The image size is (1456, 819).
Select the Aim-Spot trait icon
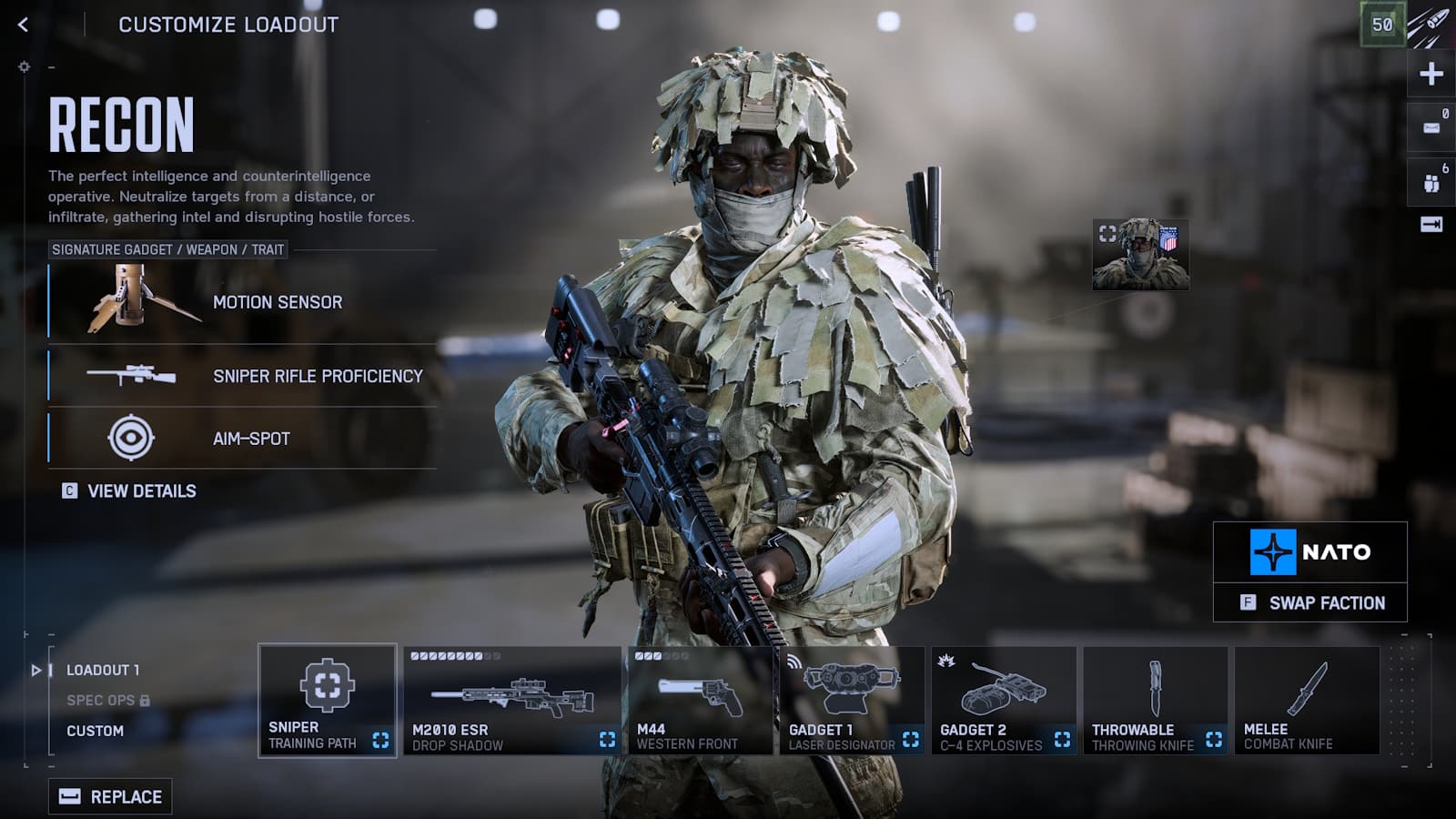tap(133, 439)
